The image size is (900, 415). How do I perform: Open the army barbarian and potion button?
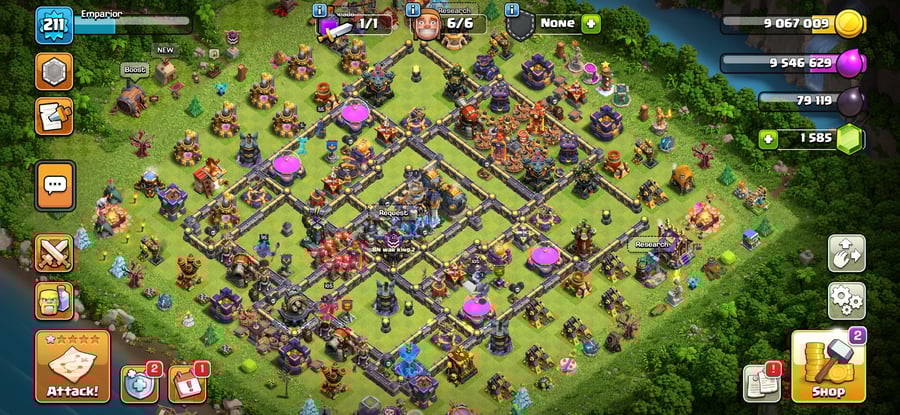(54, 300)
